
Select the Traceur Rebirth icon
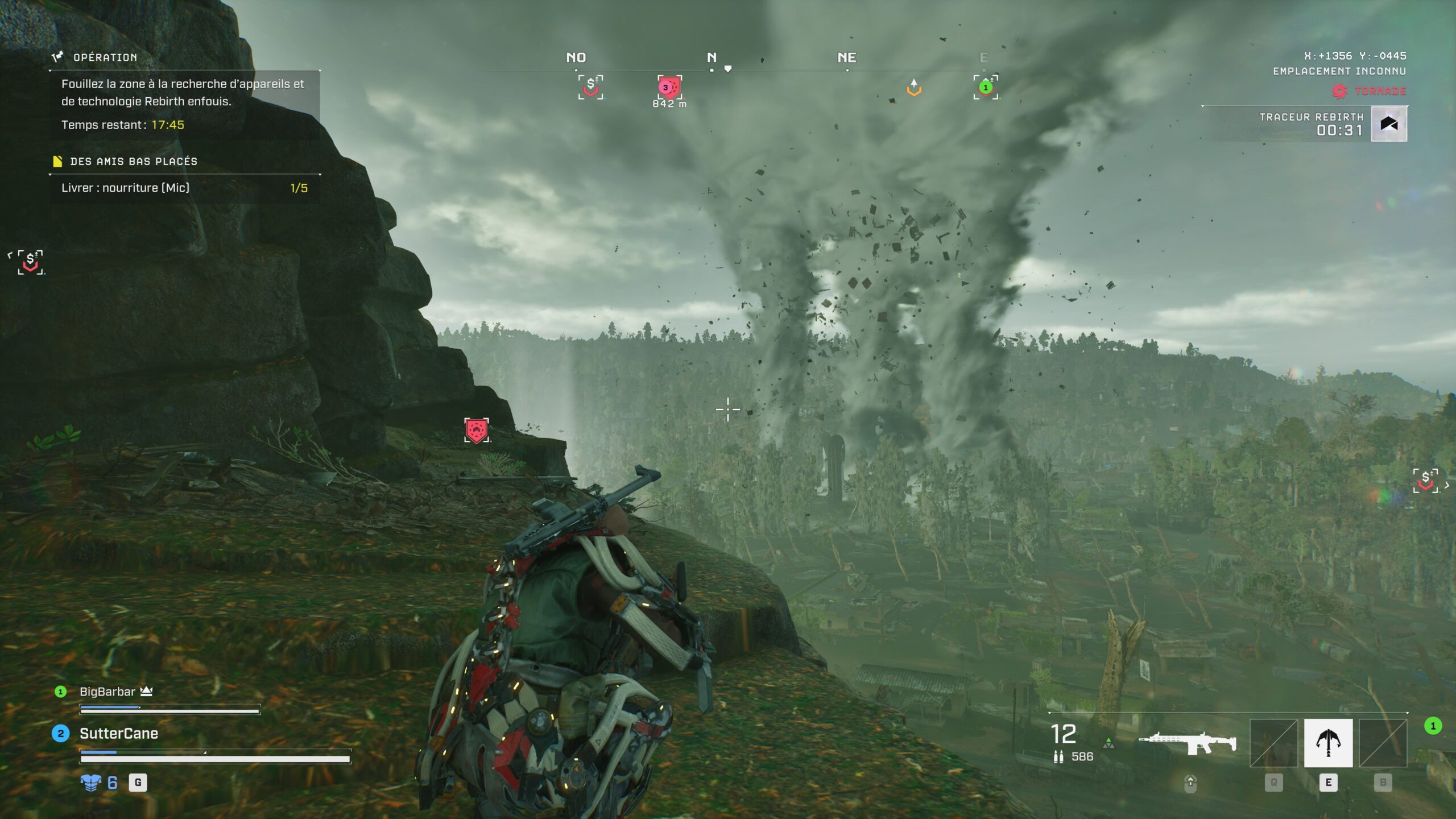pyautogui.click(x=1389, y=124)
